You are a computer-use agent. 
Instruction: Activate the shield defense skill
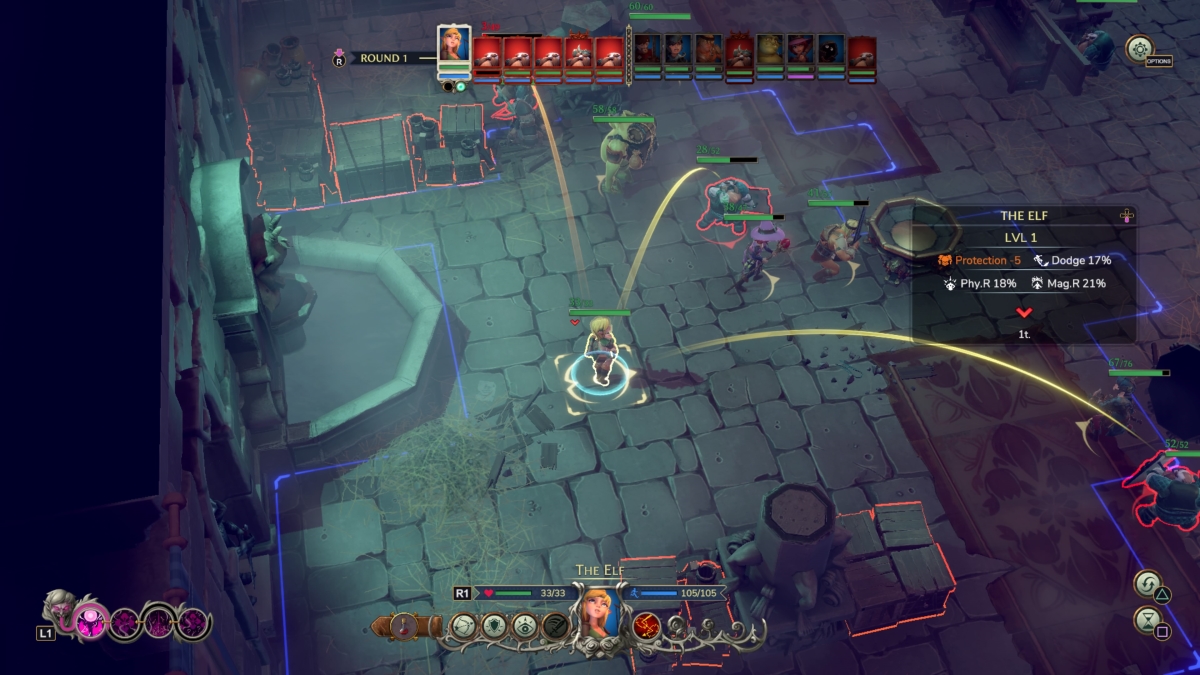pyautogui.click(x=495, y=626)
